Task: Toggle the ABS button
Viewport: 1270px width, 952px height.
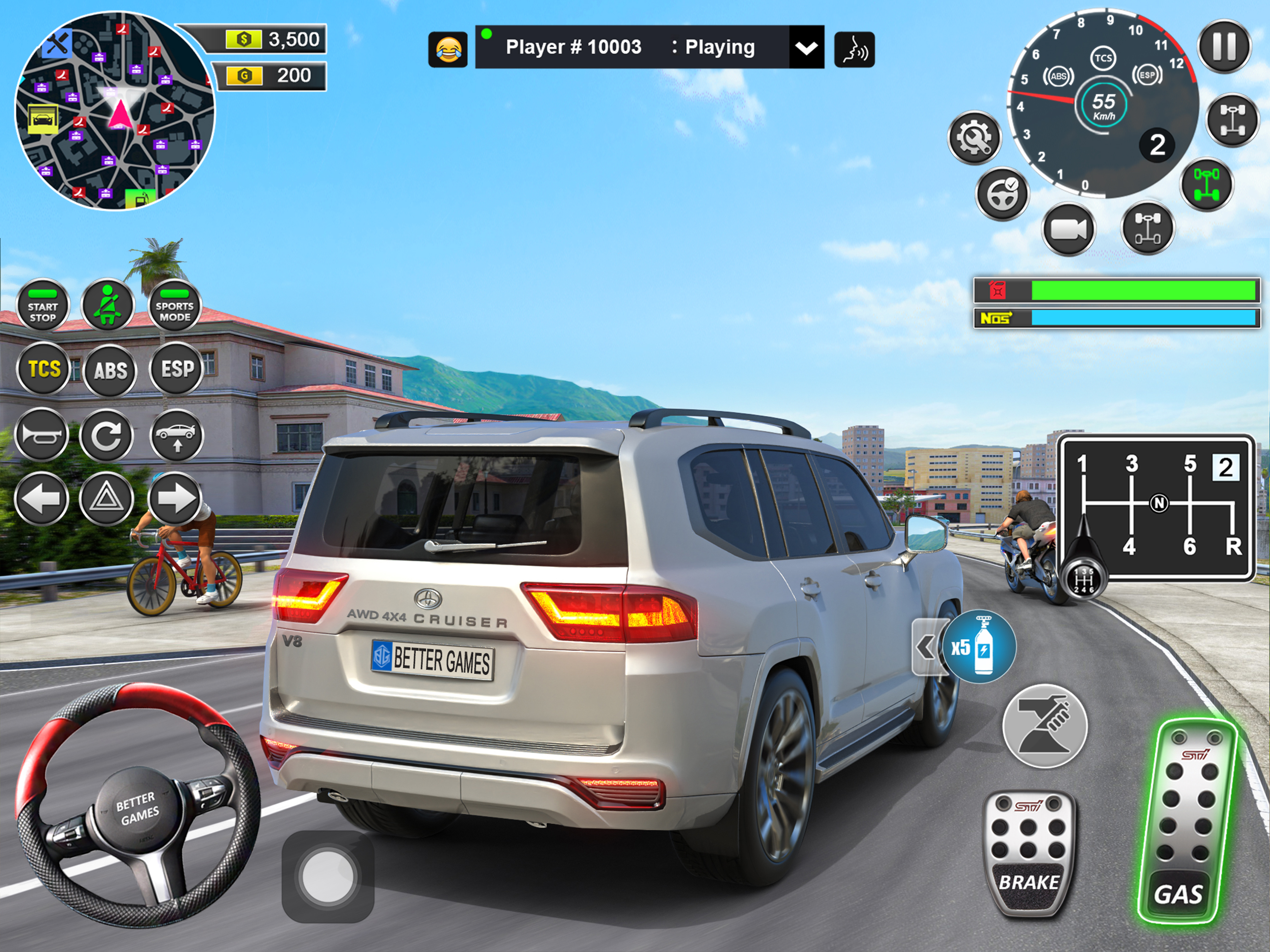Action: [x=110, y=370]
